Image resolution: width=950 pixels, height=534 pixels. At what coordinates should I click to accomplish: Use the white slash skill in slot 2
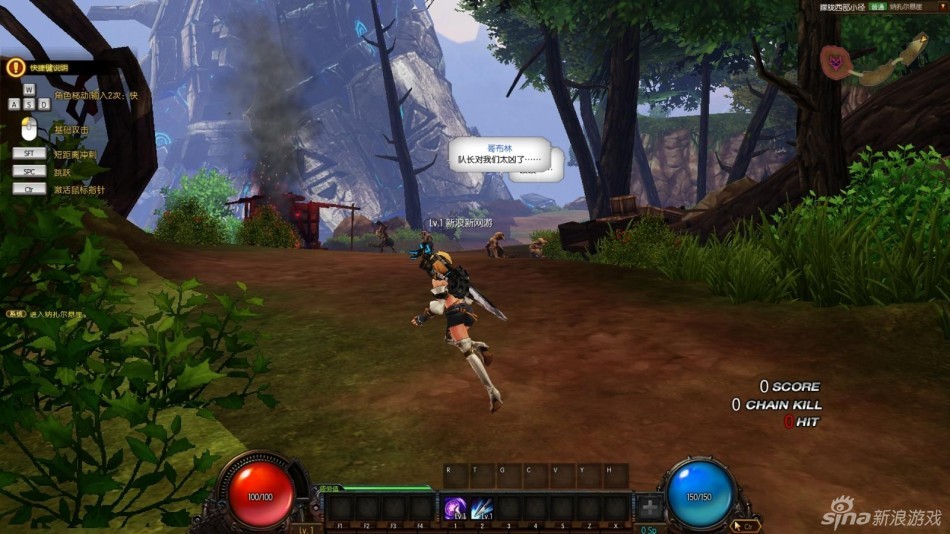[482, 508]
